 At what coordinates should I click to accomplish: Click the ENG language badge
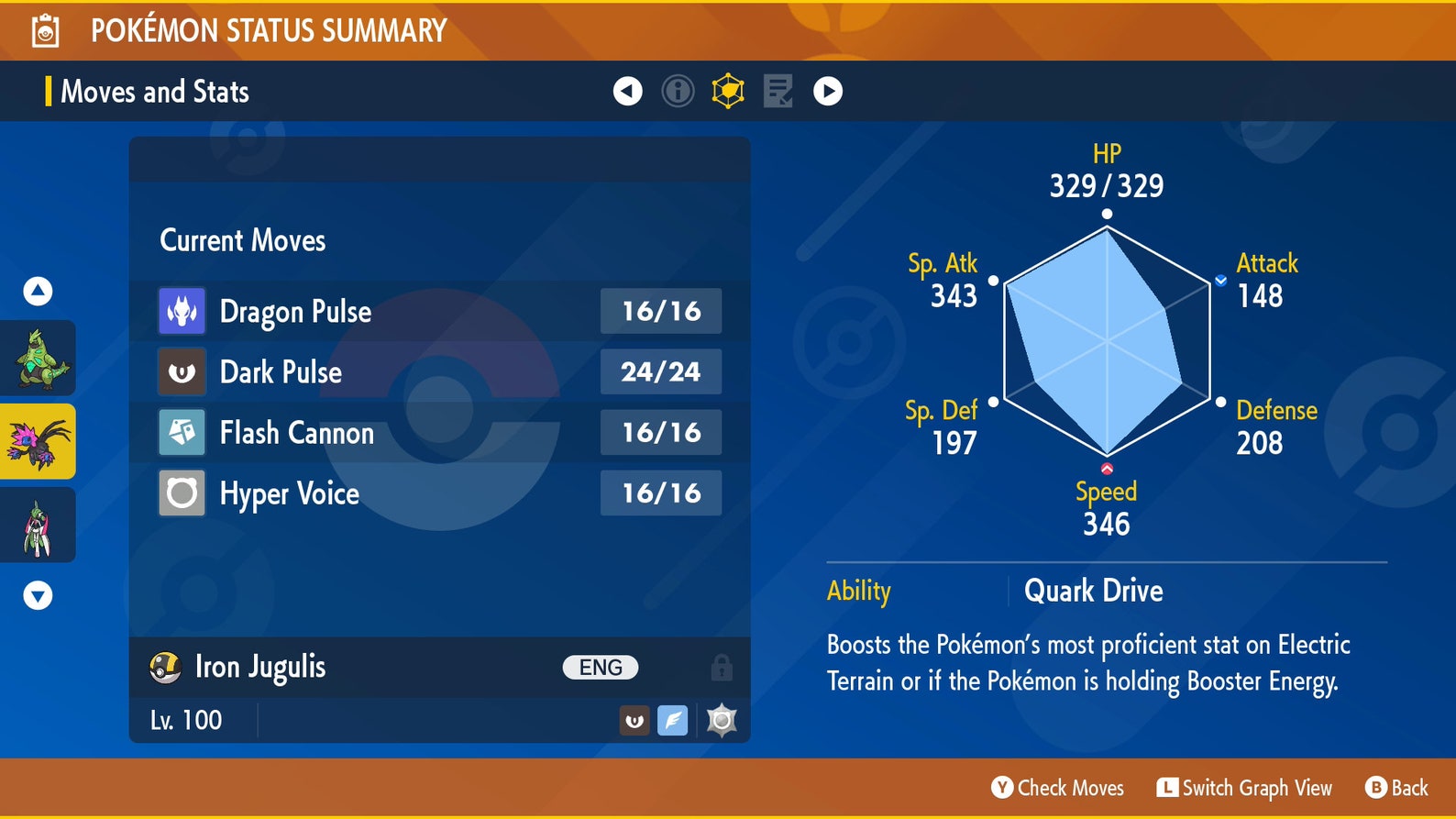(599, 667)
